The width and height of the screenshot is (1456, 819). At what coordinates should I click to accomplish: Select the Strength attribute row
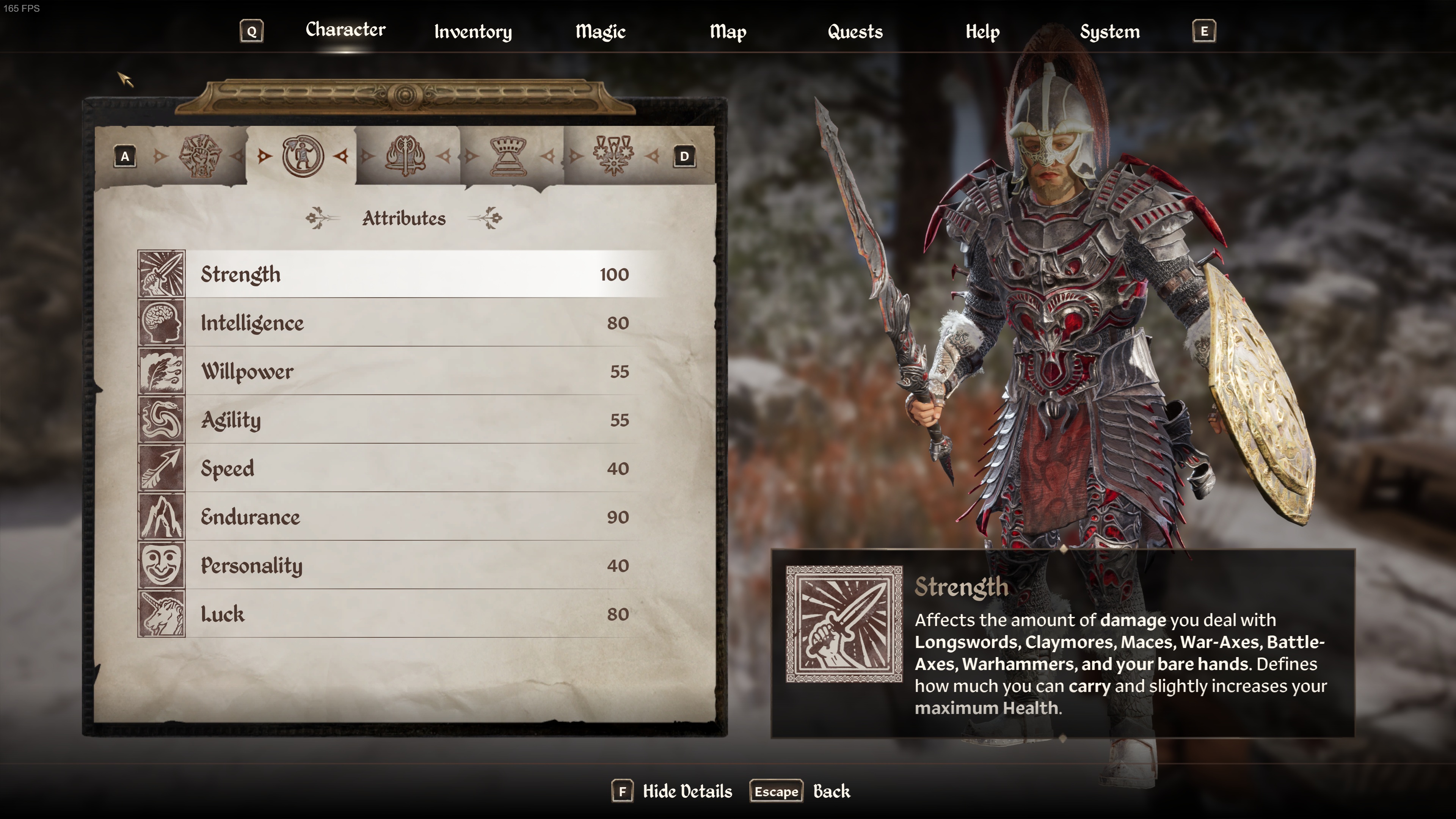pyautogui.click(x=414, y=274)
